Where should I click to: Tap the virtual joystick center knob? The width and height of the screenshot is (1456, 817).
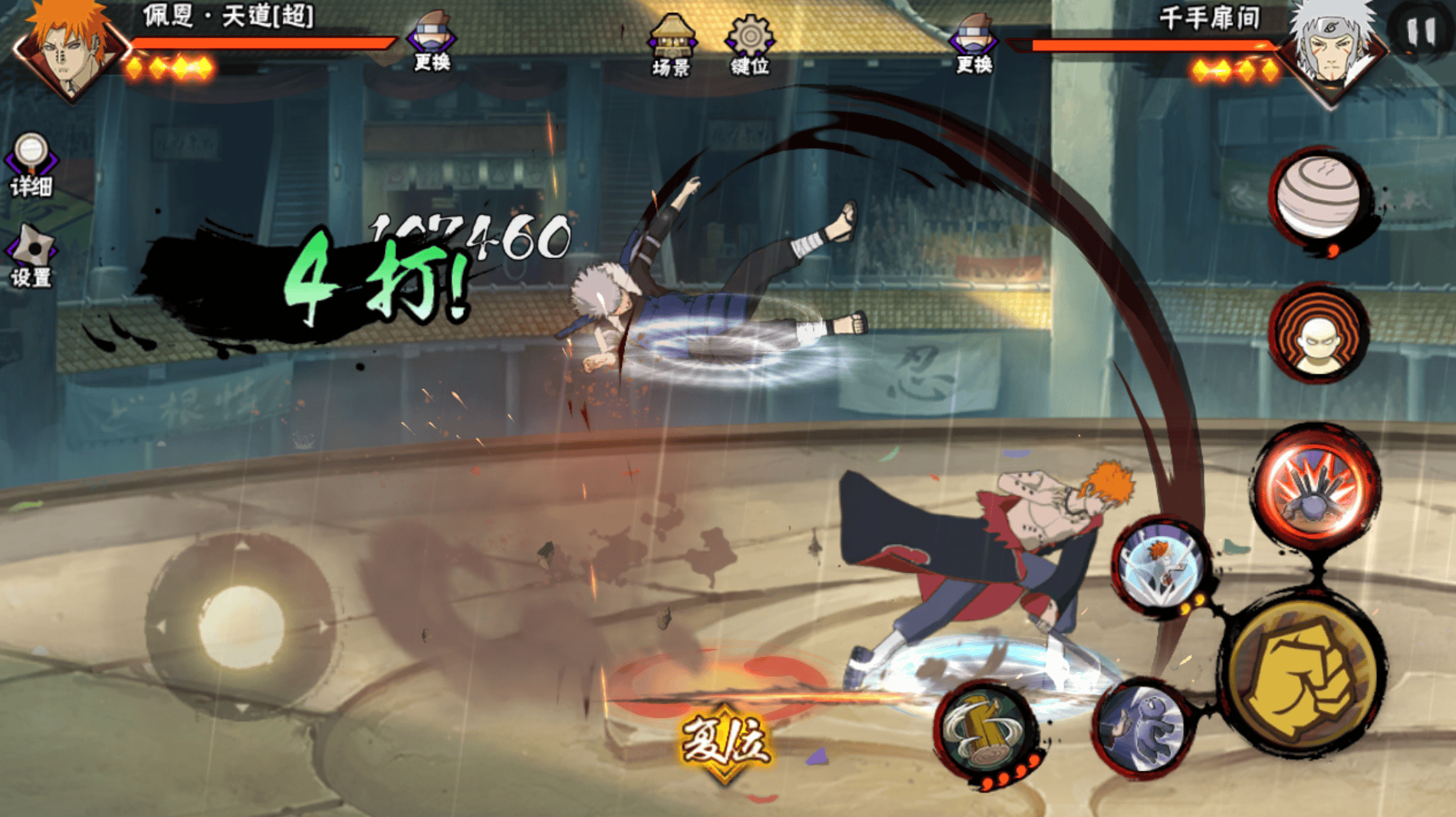coord(241,625)
